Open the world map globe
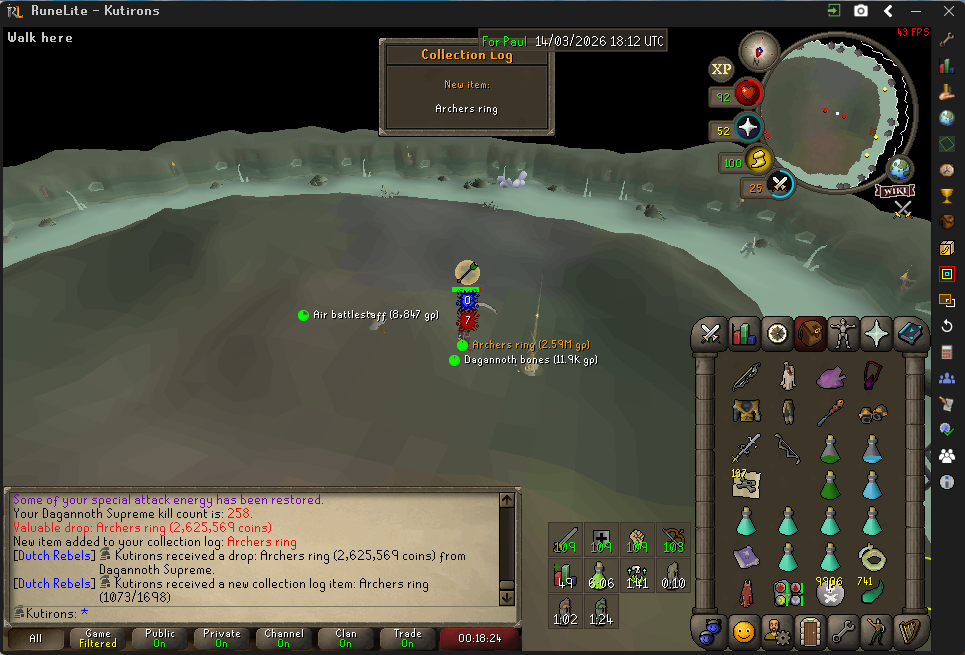The height and width of the screenshot is (655, 965). (900, 168)
